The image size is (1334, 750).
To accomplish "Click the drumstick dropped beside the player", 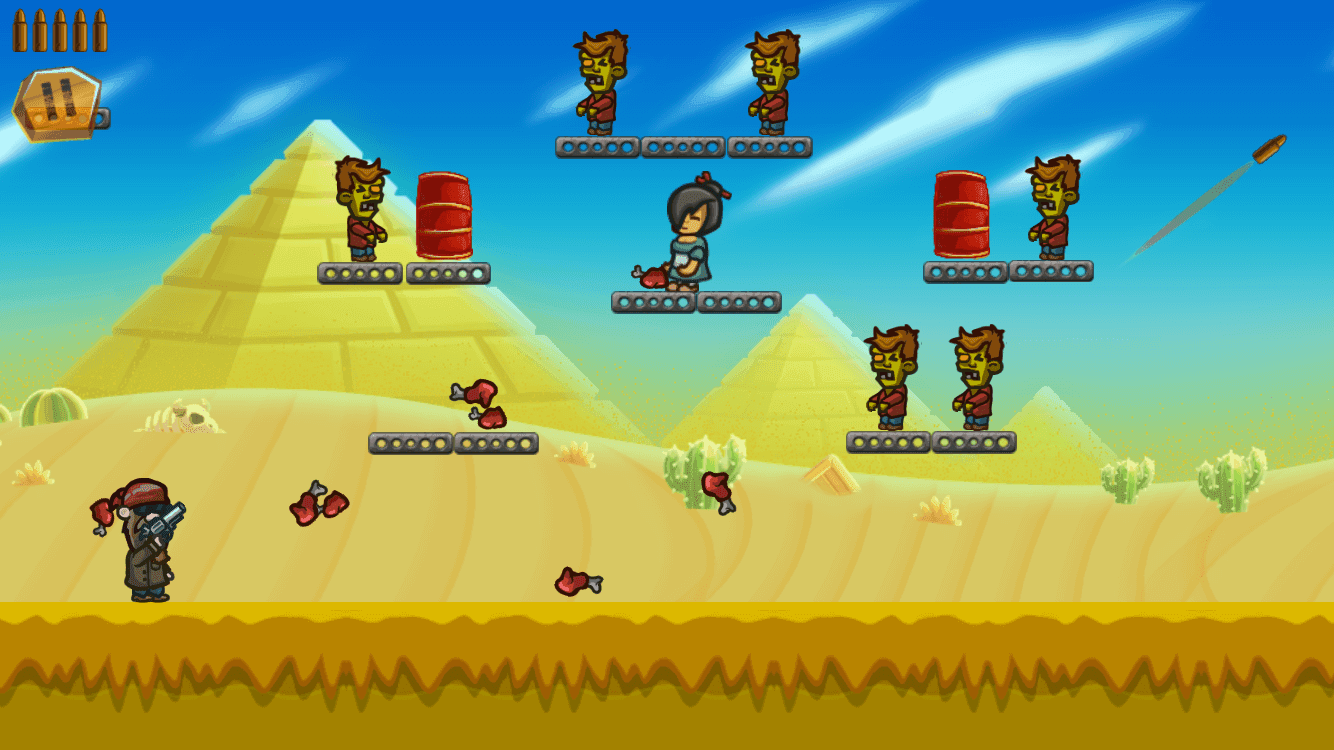I will (x=101, y=514).
